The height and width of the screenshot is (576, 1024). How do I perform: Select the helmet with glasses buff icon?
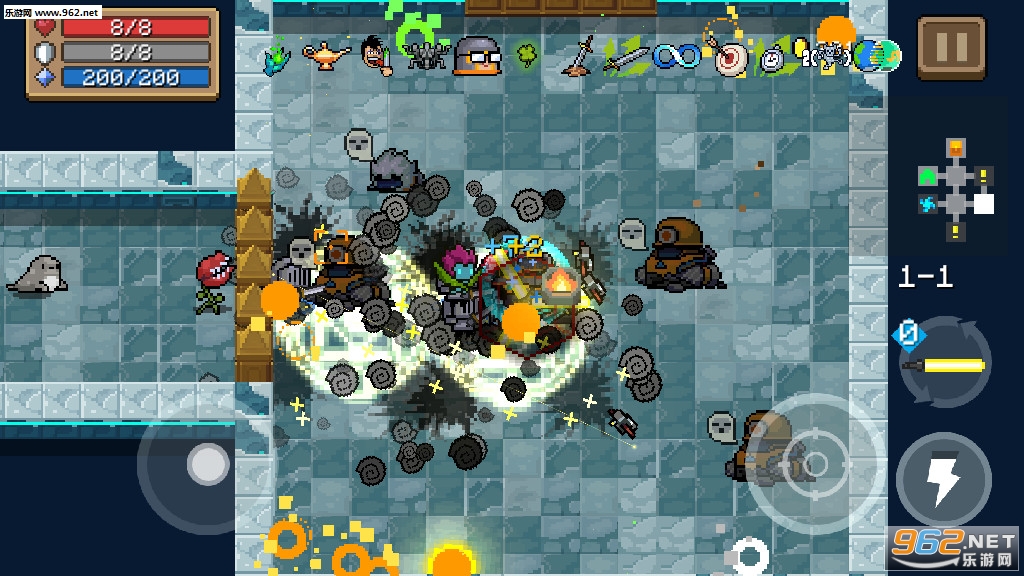pyautogui.click(x=476, y=56)
